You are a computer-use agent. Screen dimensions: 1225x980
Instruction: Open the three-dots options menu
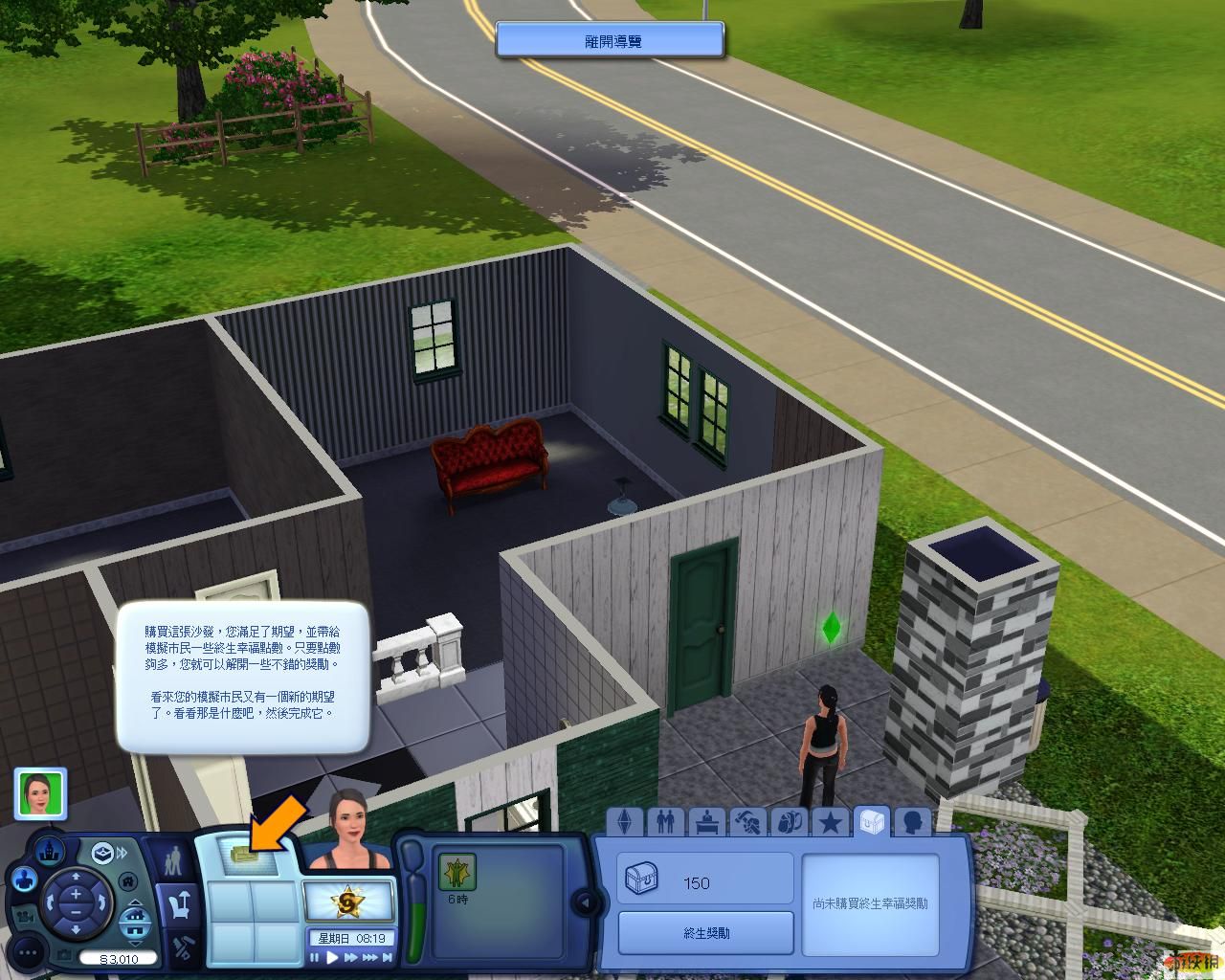[x=28, y=951]
